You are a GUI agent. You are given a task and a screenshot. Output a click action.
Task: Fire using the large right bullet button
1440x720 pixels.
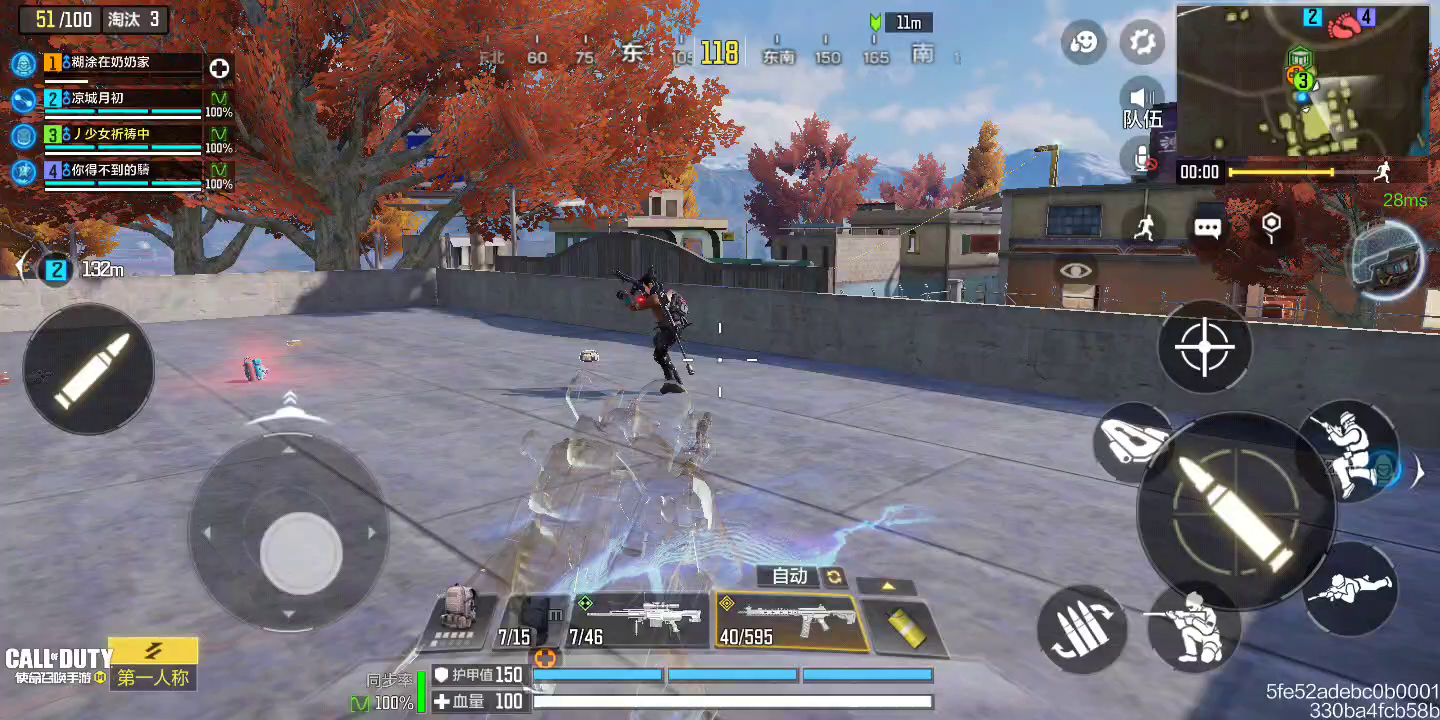1236,510
